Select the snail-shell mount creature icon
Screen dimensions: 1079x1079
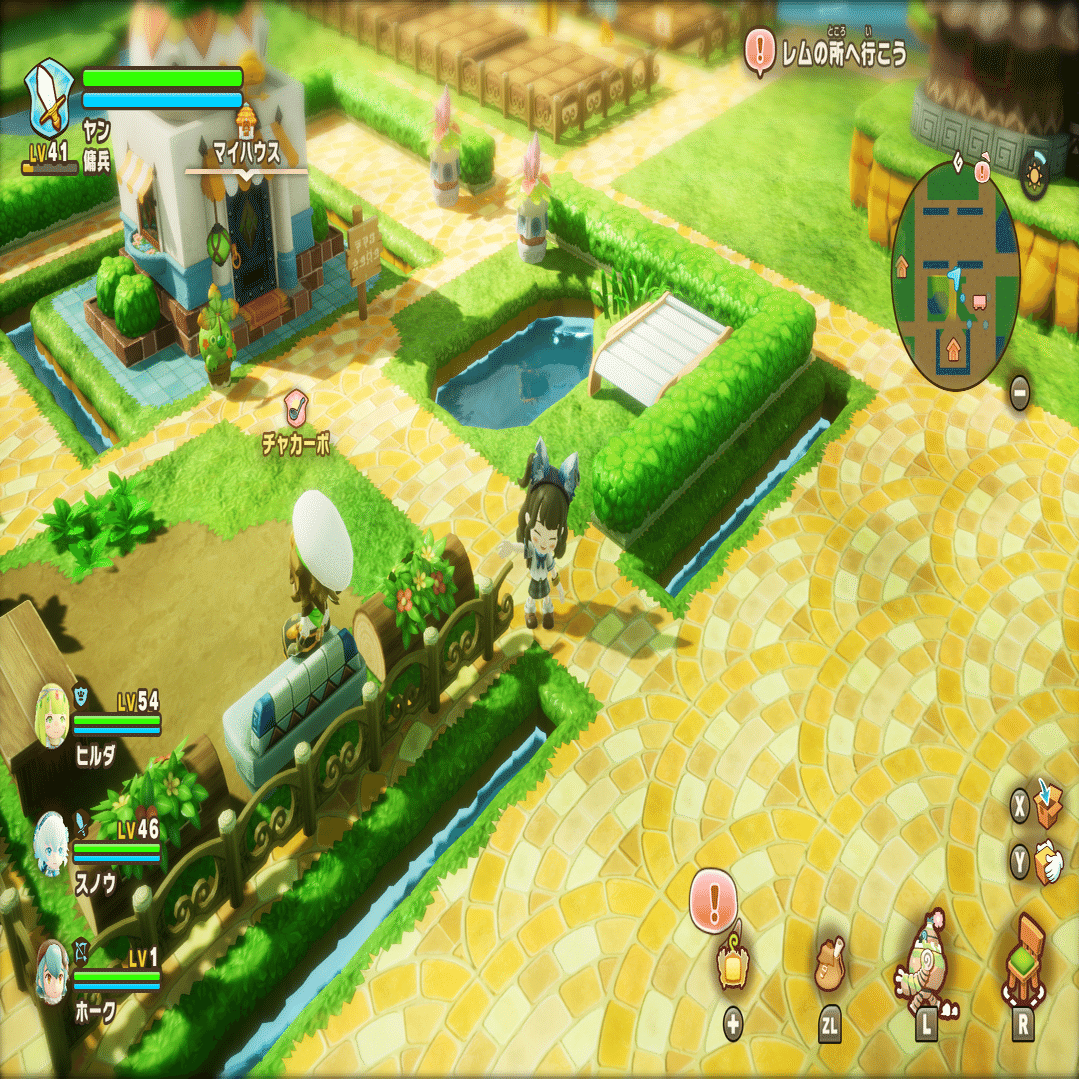click(927, 965)
